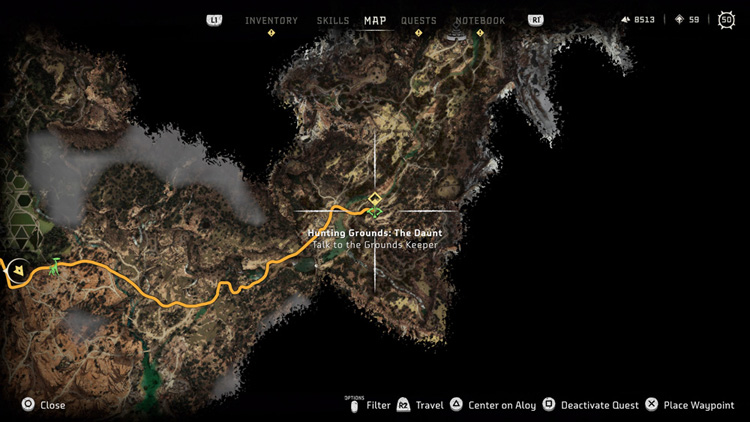Image resolution: width=750 pixels, height=422 pixels.
Task: Go to the Quests tab
Action: pos(418,20)
